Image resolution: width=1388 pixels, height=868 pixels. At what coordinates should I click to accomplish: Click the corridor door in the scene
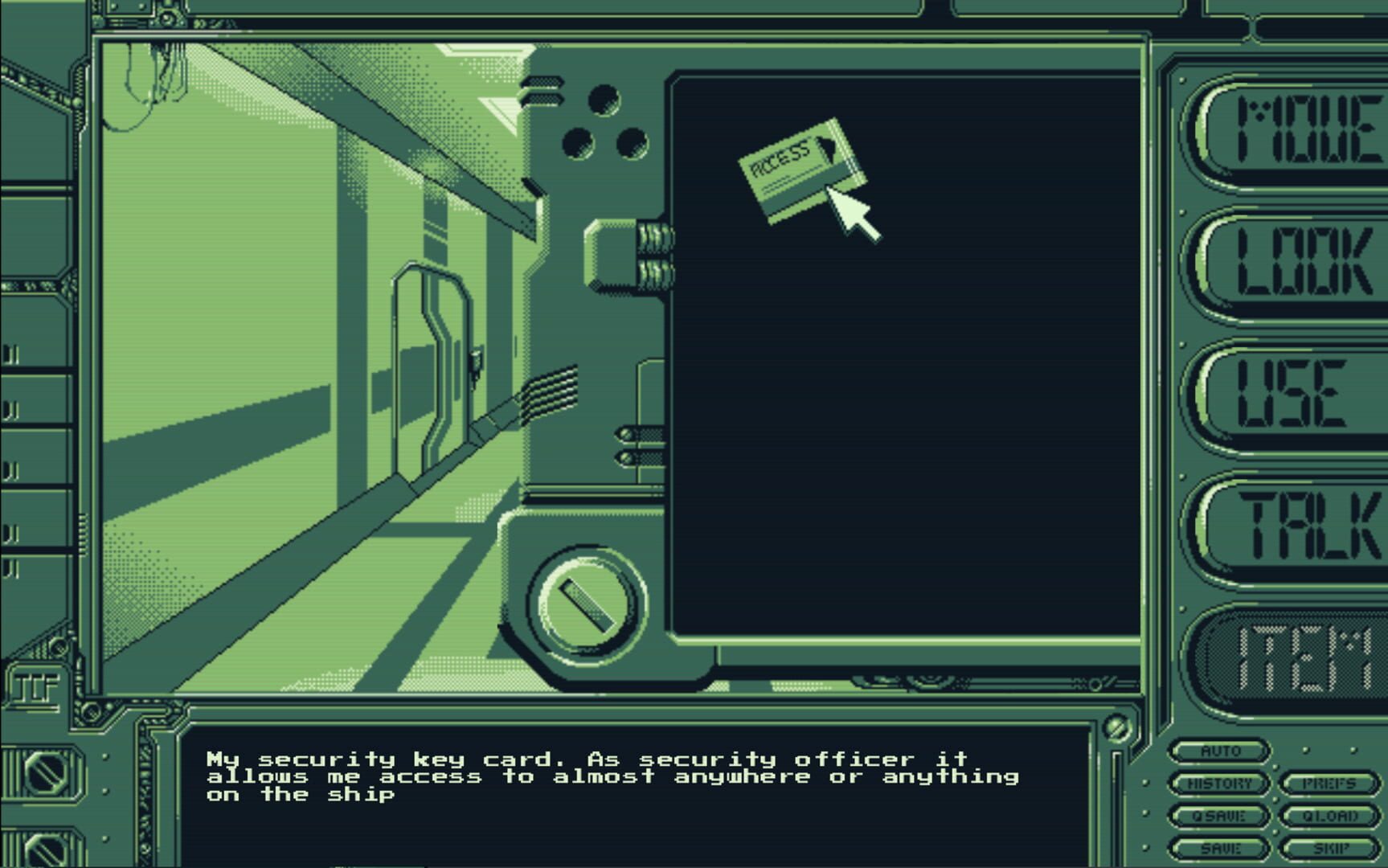coord(434,362)
